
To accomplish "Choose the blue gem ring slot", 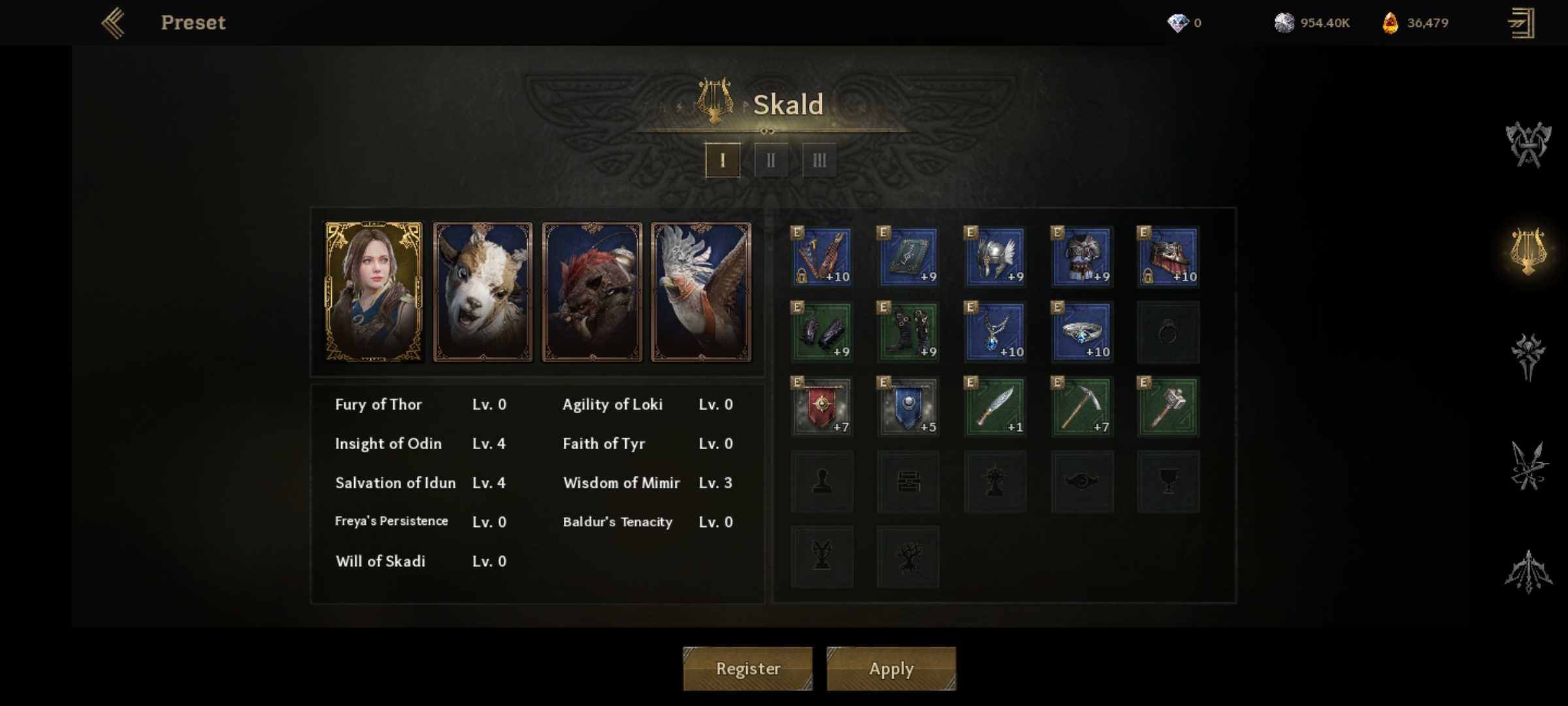I will pyautogui.click(x=1082, y=332).
